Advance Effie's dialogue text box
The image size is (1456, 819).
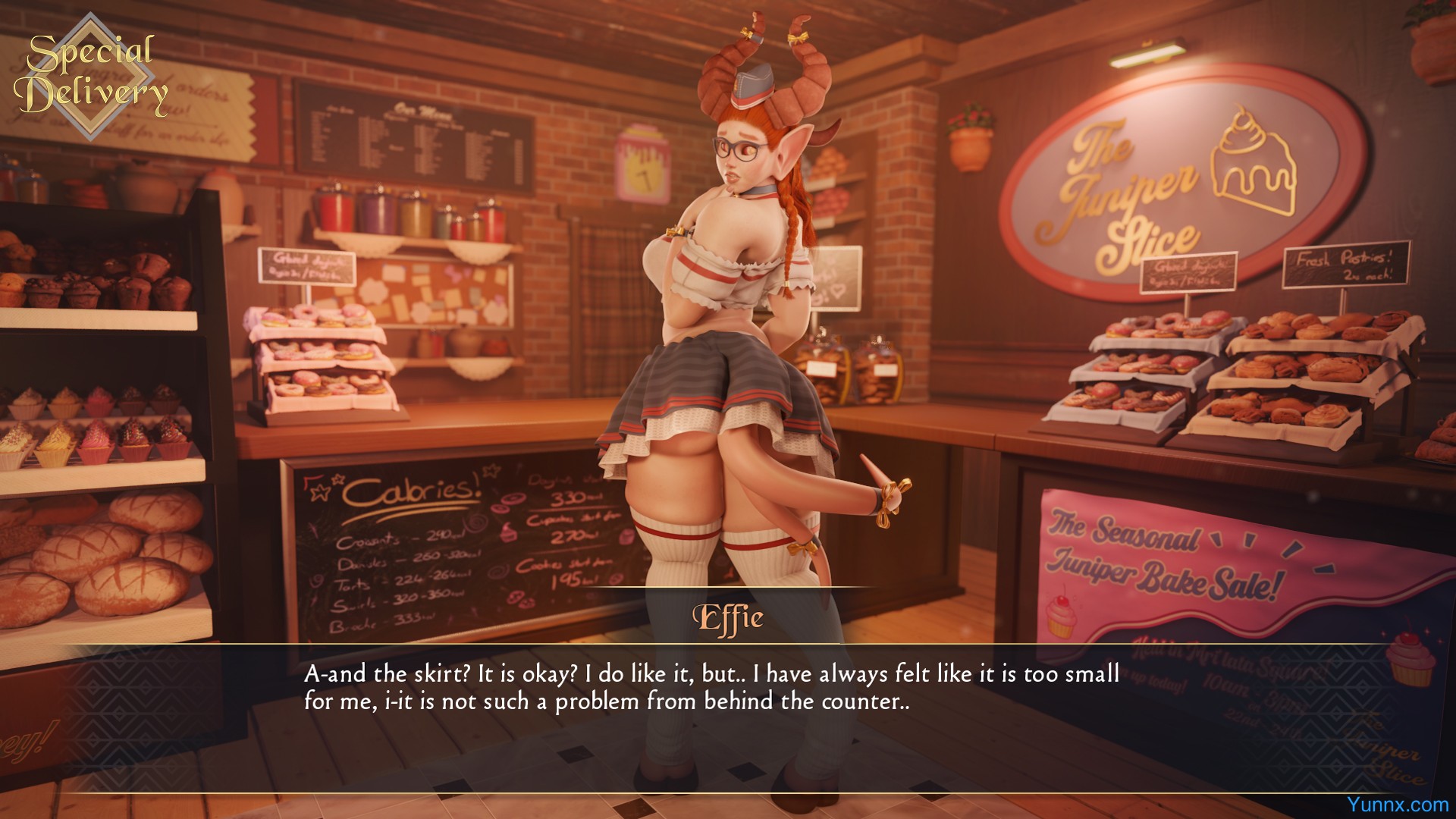coord(711,688)
